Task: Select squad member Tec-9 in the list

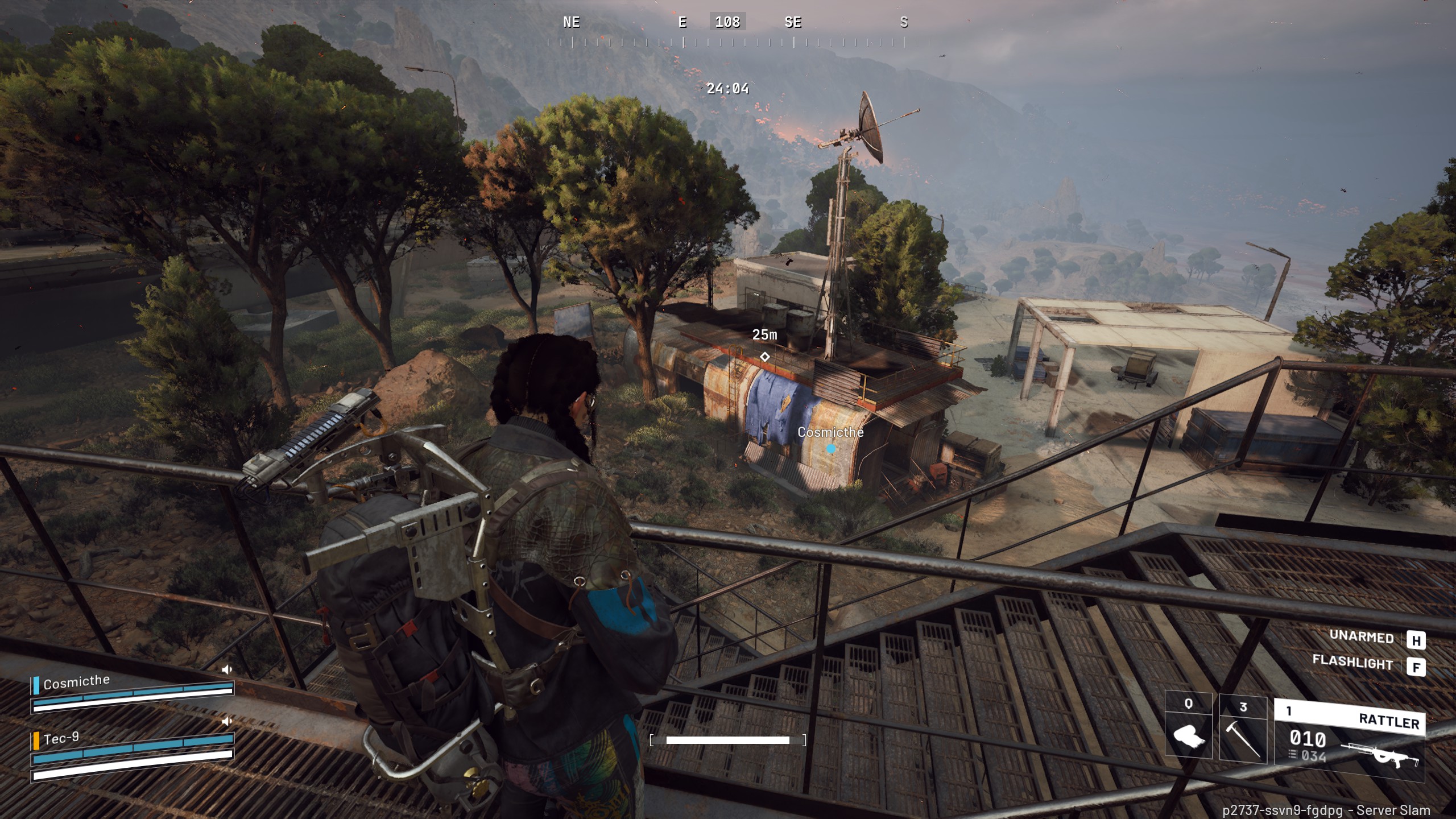Action: click(61, 738)
